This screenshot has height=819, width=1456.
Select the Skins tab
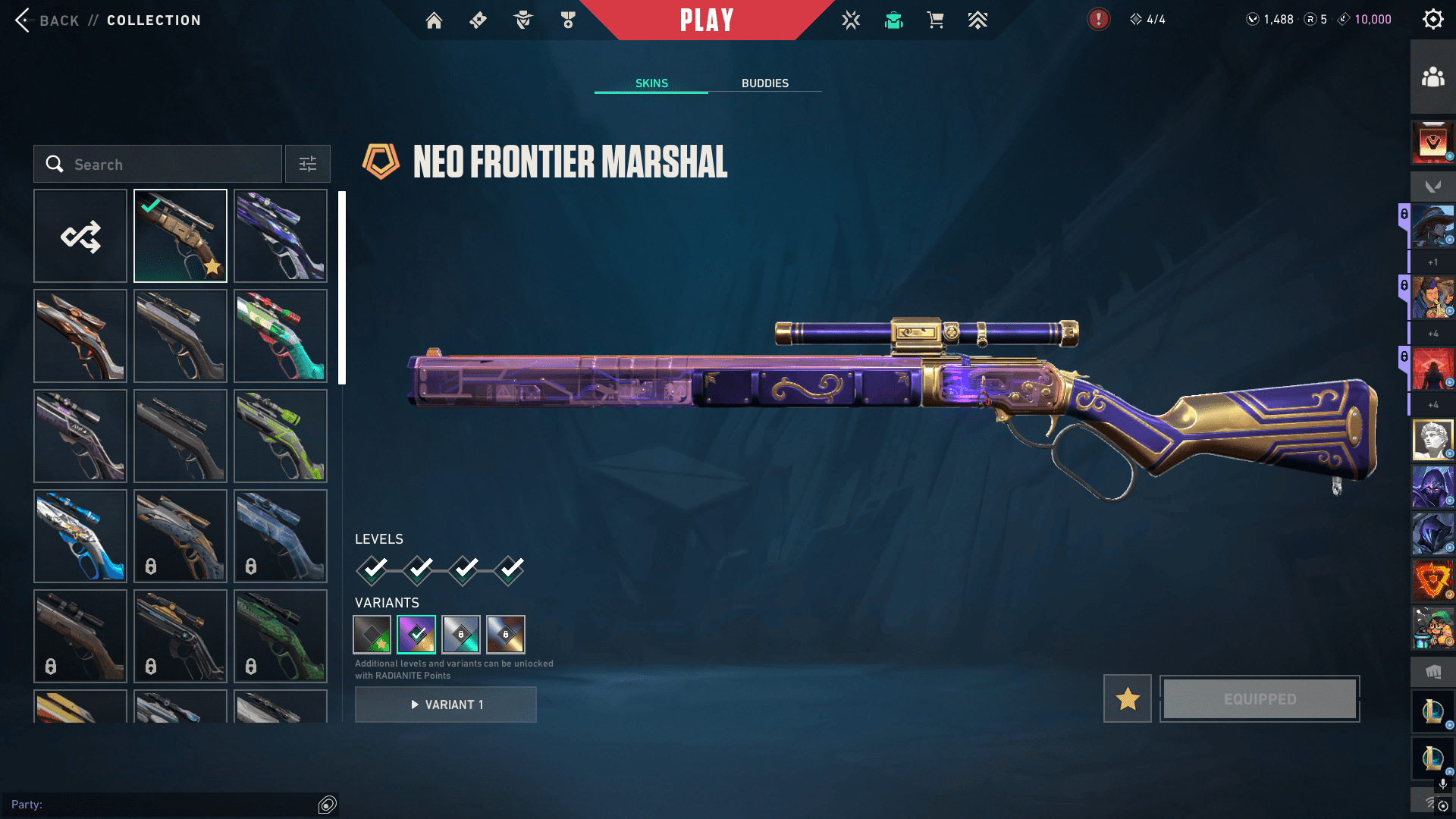click(651, 83)
